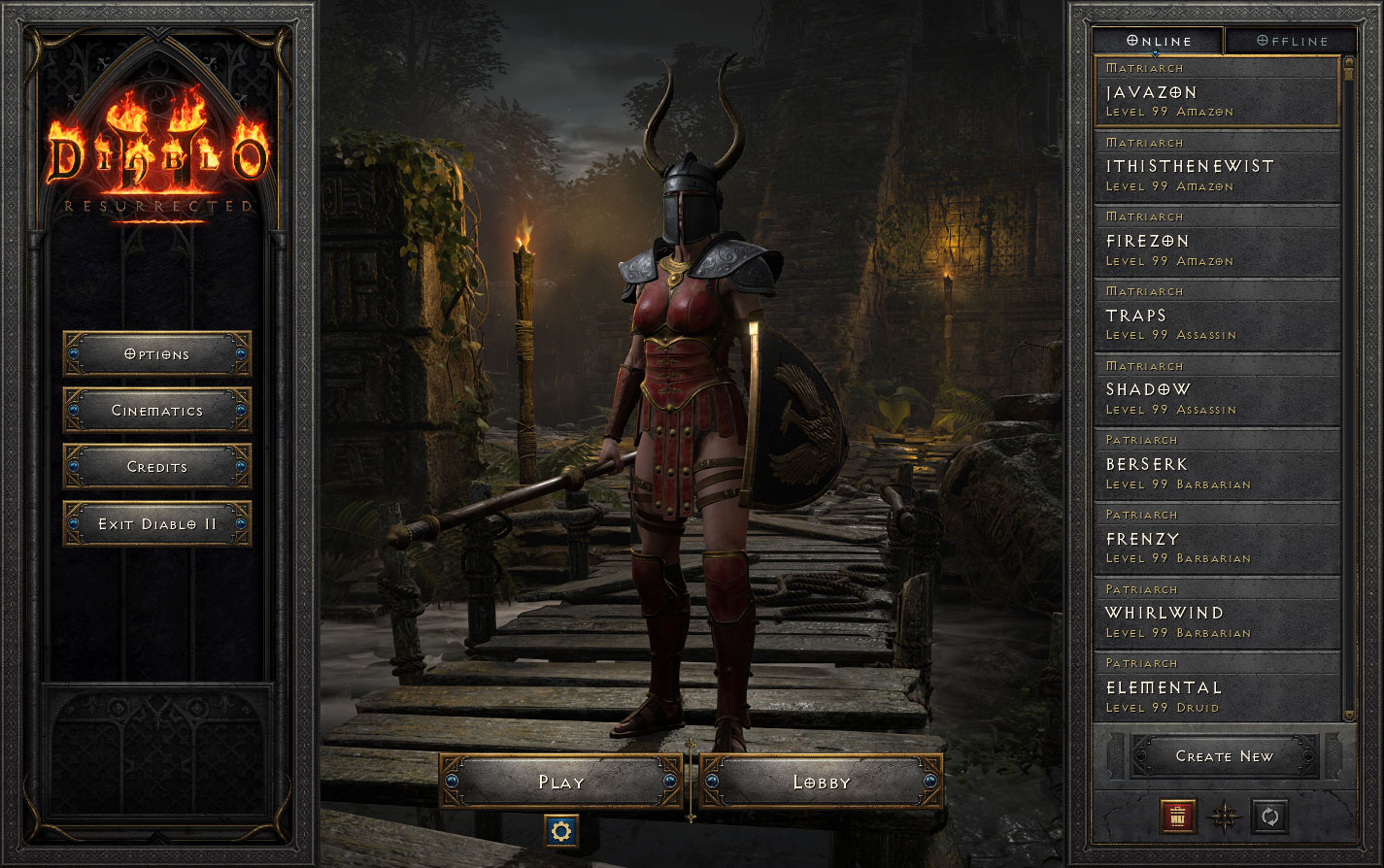
Task: Select the Online tab
Action: (1159, 41)
